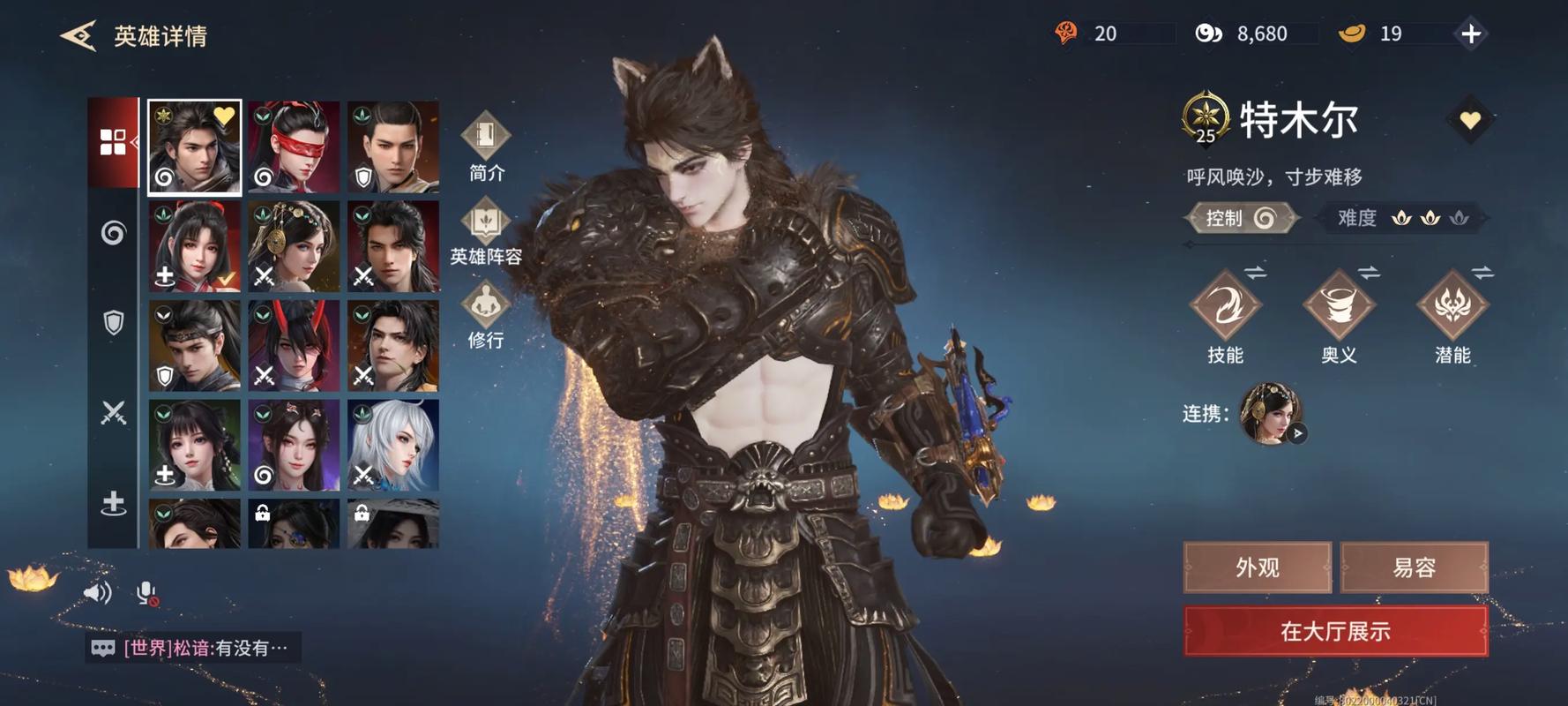Screen dimensions: 1568x706
Task: Open 简介 hero introduction
Action: click(486, 146)
